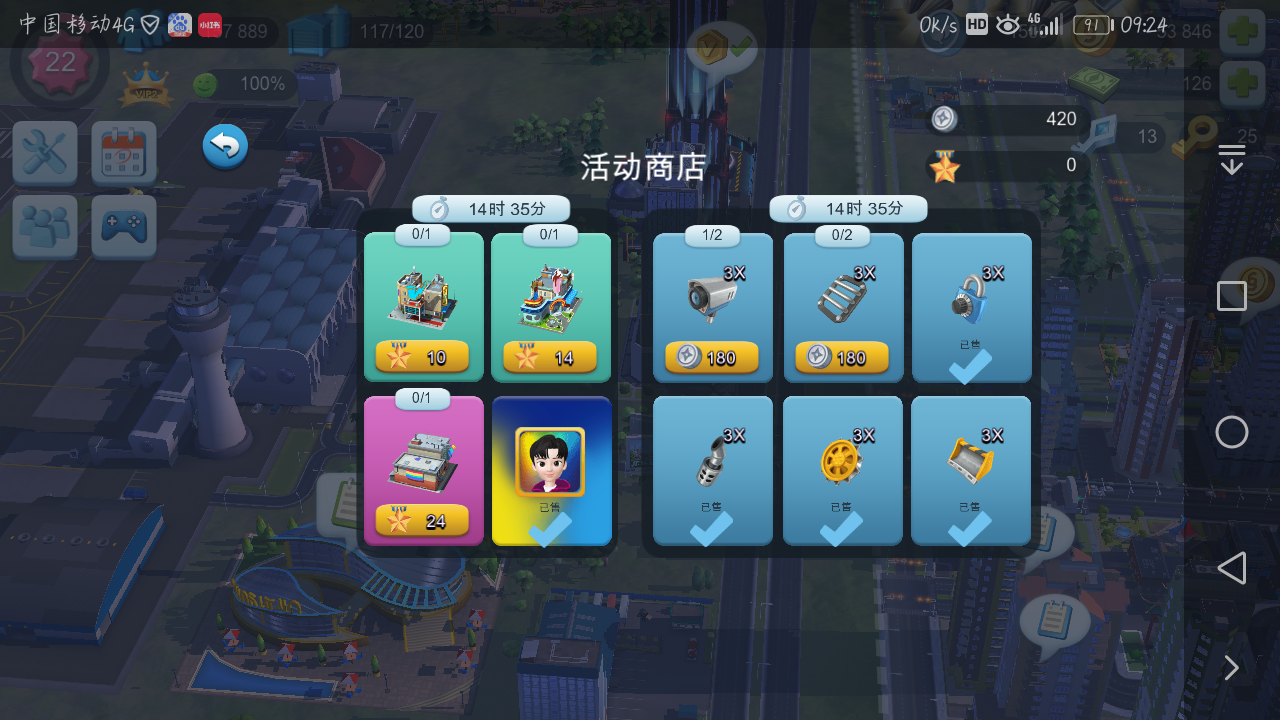Click the blue back arrow button
Viewport: 1280px width, 720px height.
[x=224, y=146]
